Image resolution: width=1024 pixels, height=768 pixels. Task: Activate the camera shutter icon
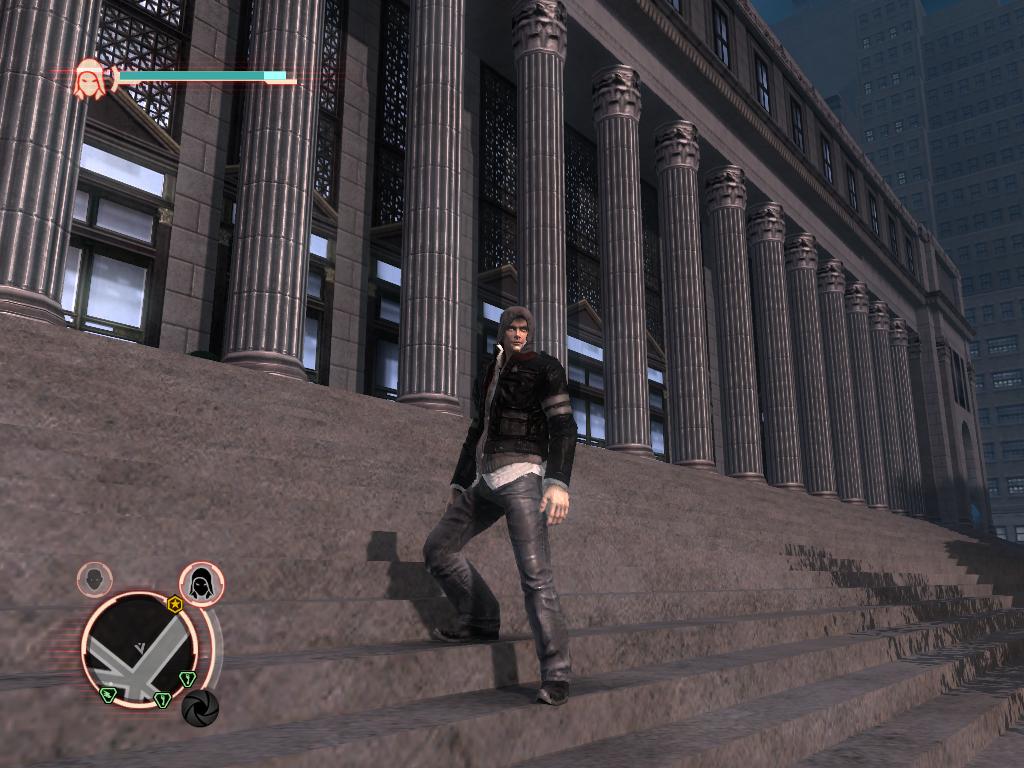tap(200, 708)
